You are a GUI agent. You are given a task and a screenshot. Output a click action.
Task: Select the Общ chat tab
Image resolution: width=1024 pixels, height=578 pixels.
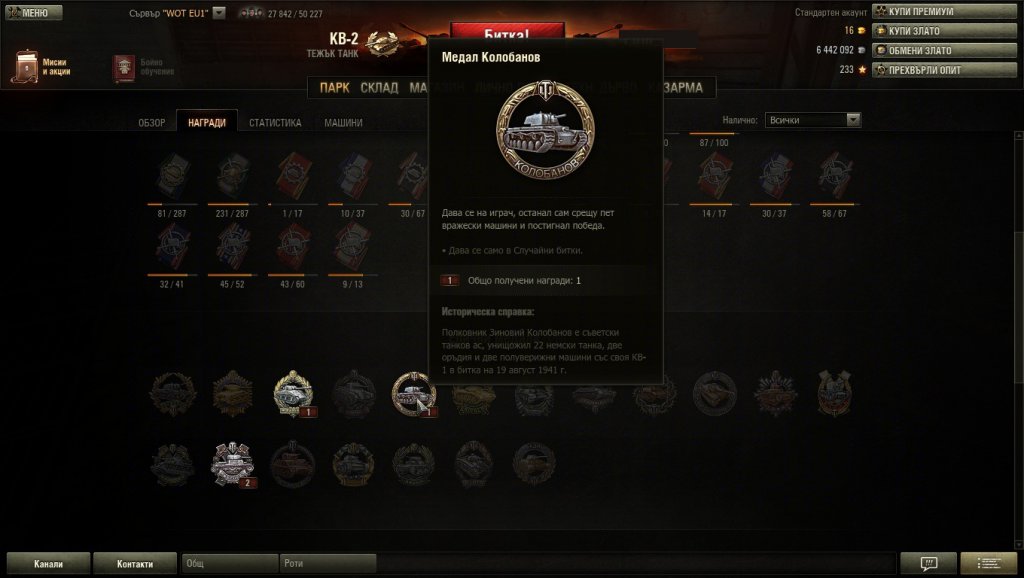click(x=229, y=564)
